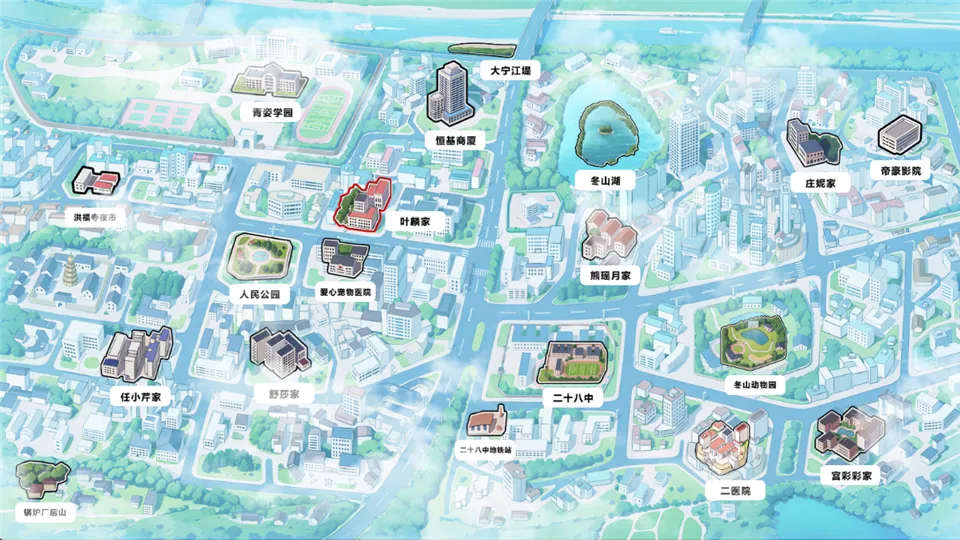Select 庄妮家 house marker

click(x=812, y=144)
